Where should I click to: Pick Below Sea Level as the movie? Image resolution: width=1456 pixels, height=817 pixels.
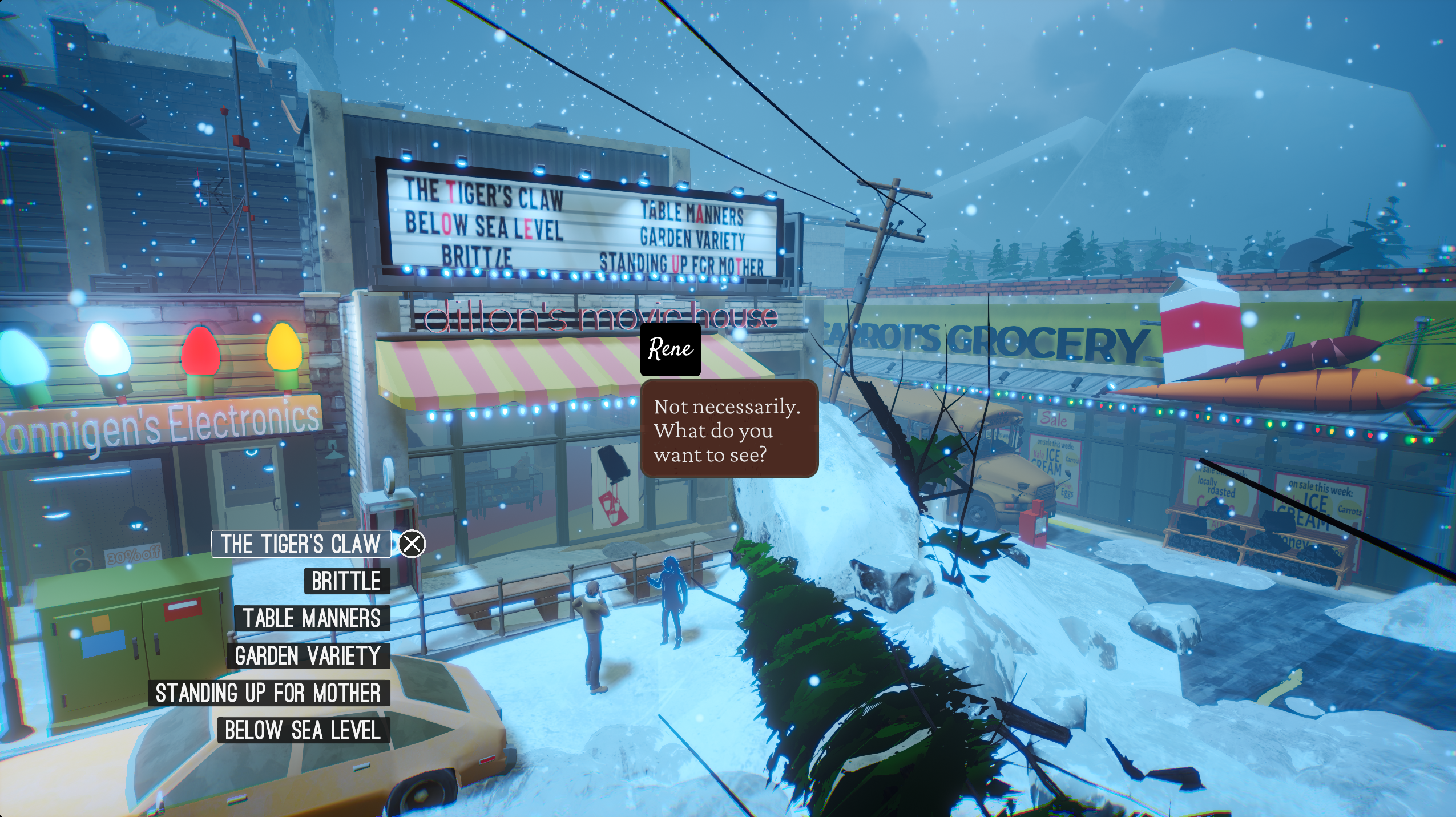[303, 730]
